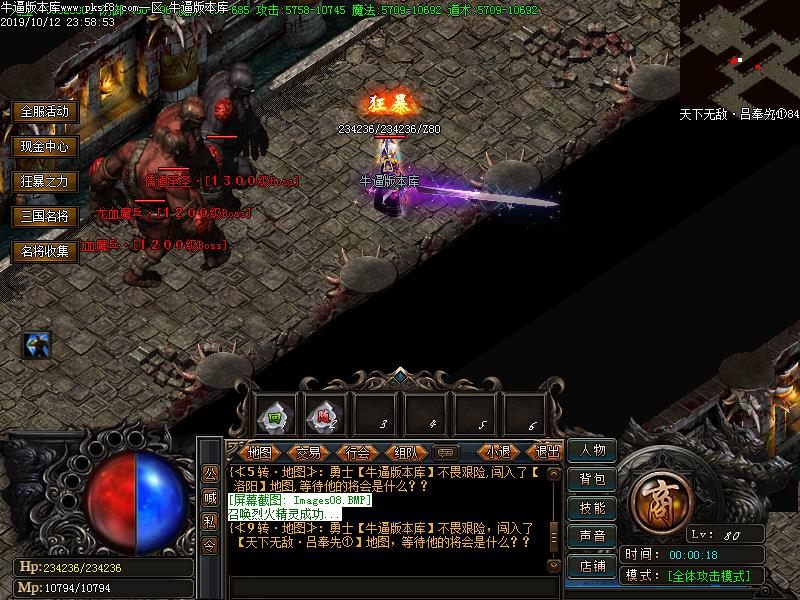Screen dimensions: 800x600
Task: Open the 现金中心 cash center
Action: point(45,146)
